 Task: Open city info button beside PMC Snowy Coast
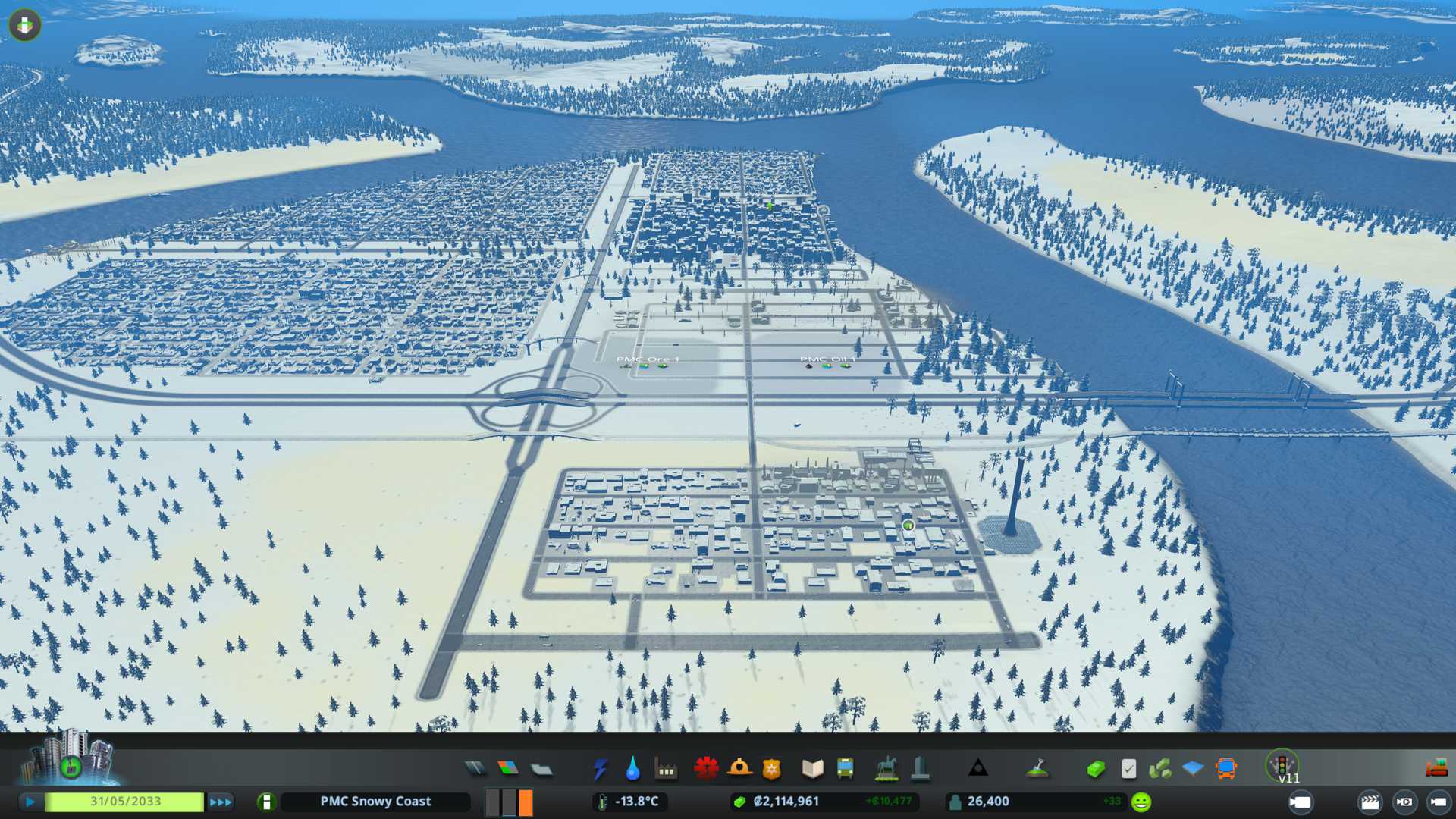tap(266, 802)
